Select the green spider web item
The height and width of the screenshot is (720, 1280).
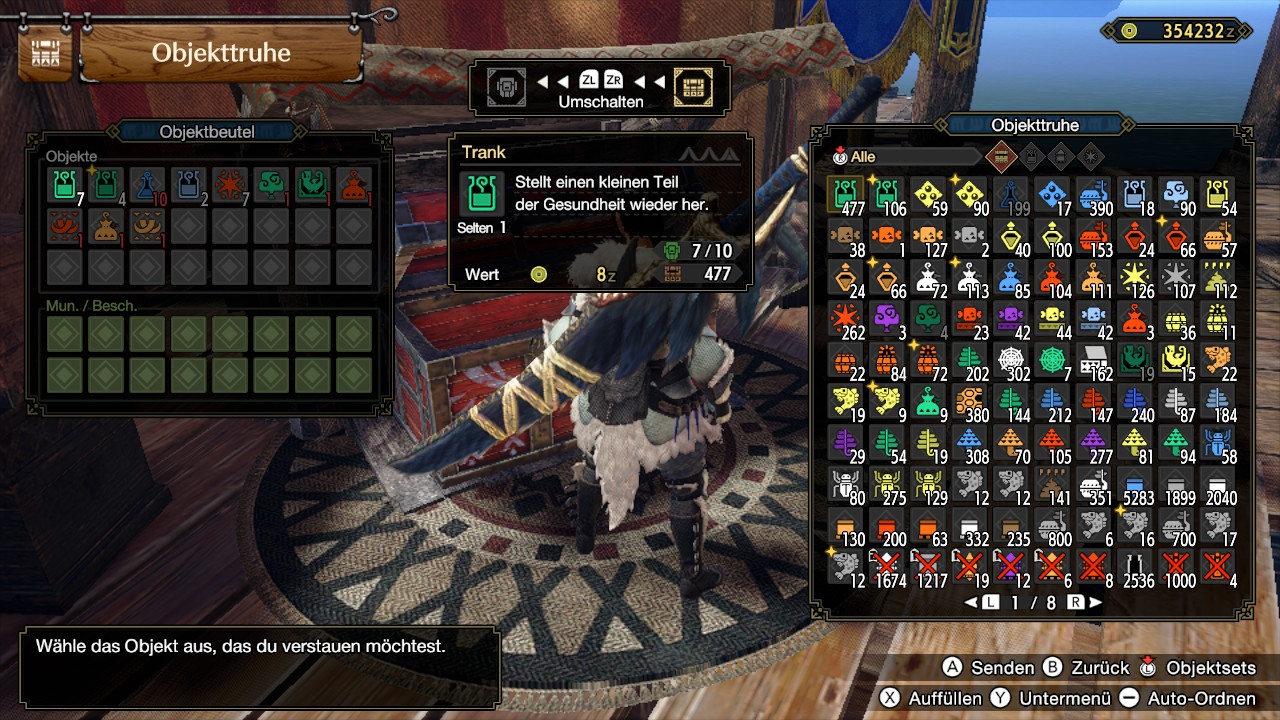tap(1053, 361)
